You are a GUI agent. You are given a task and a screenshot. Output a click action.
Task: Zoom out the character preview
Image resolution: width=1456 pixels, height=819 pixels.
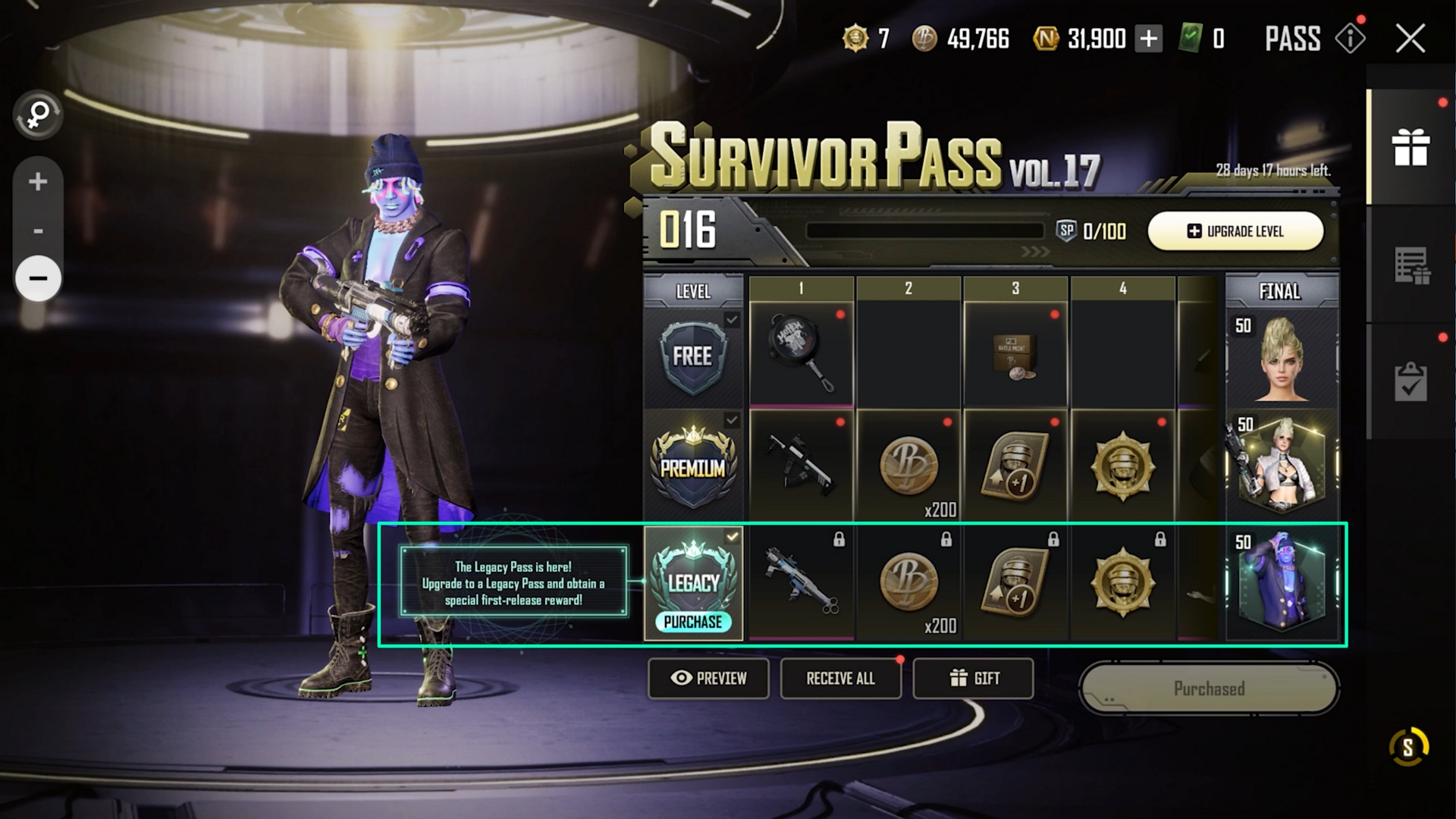38,278
